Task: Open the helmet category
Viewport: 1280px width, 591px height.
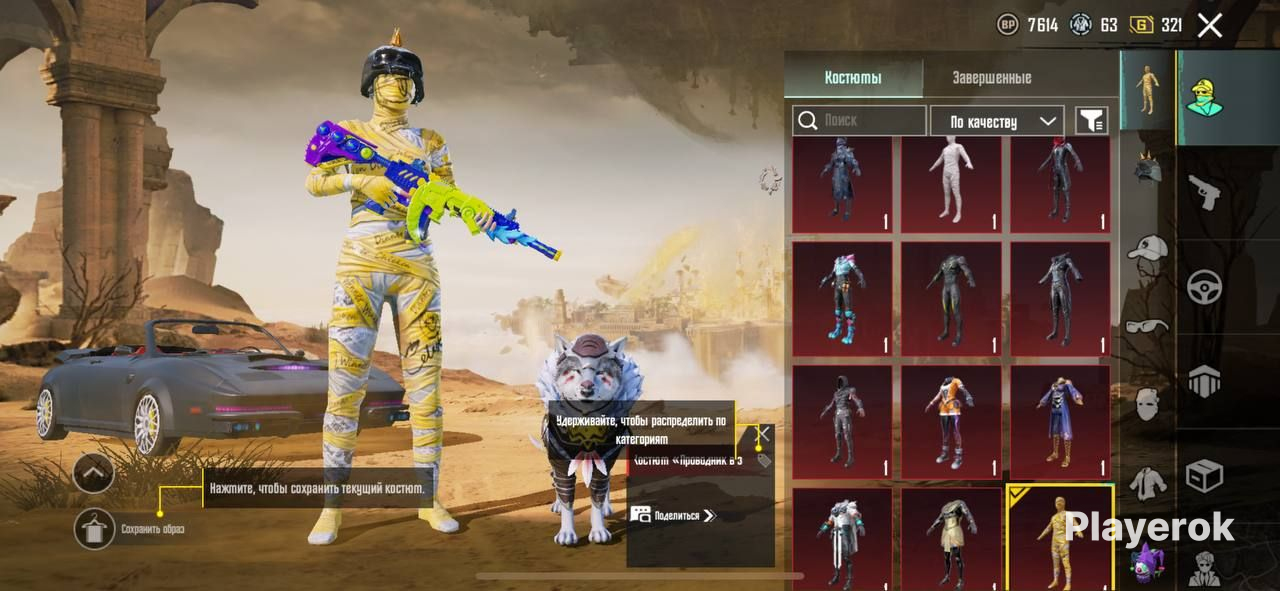Action: [x=1147, y=167]
